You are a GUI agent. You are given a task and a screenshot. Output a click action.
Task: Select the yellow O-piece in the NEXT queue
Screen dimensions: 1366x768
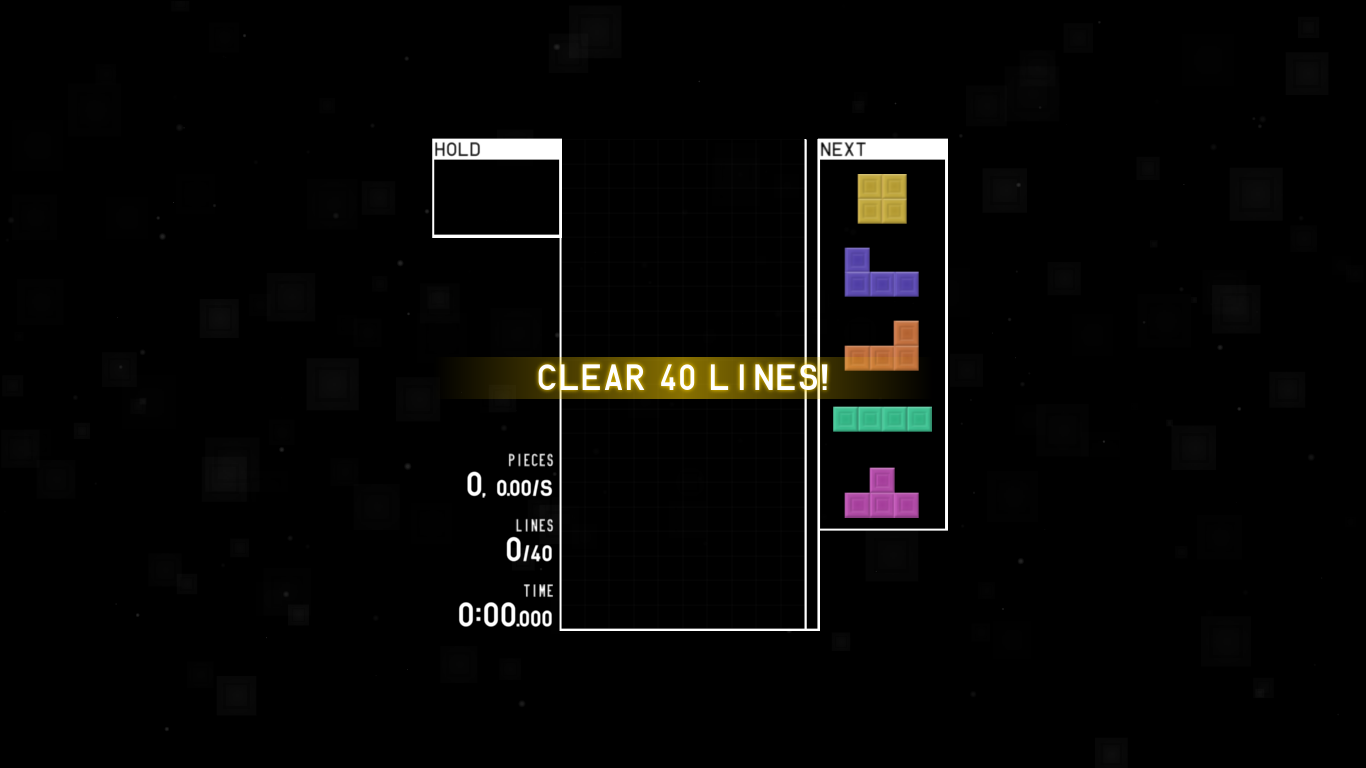[x=881, y=200]
